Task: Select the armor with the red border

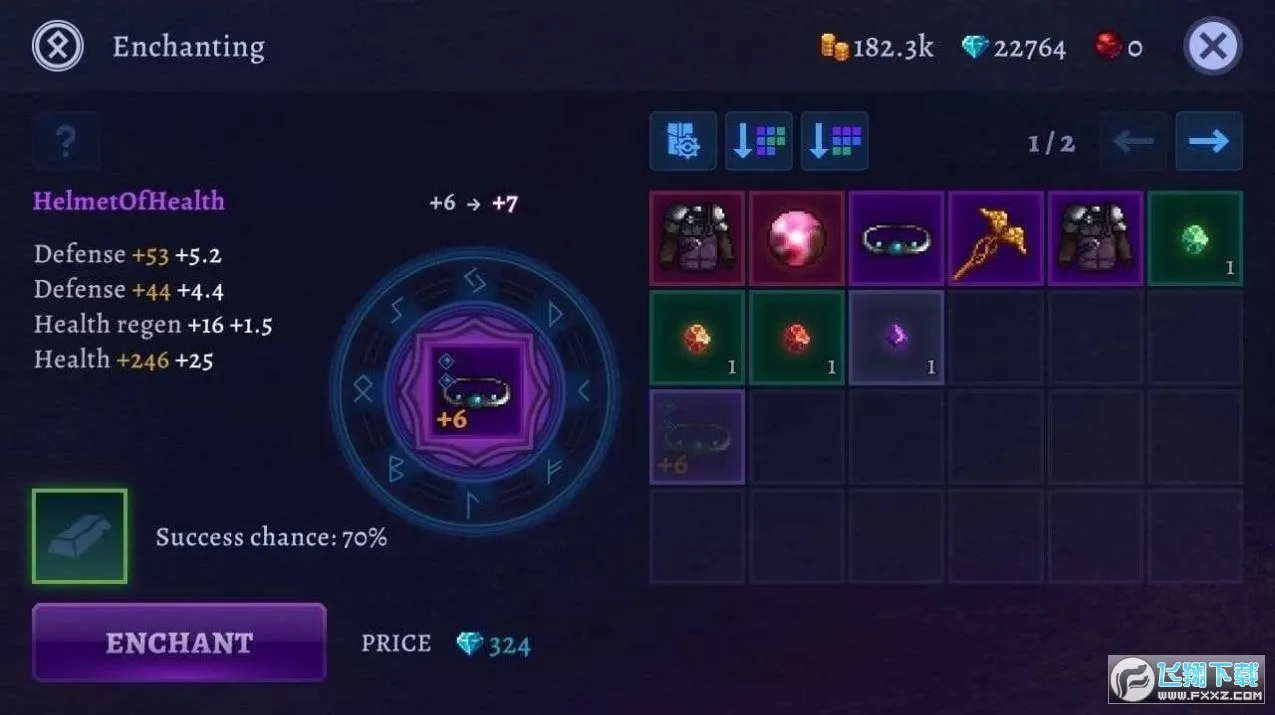Action: coord(697,239)
